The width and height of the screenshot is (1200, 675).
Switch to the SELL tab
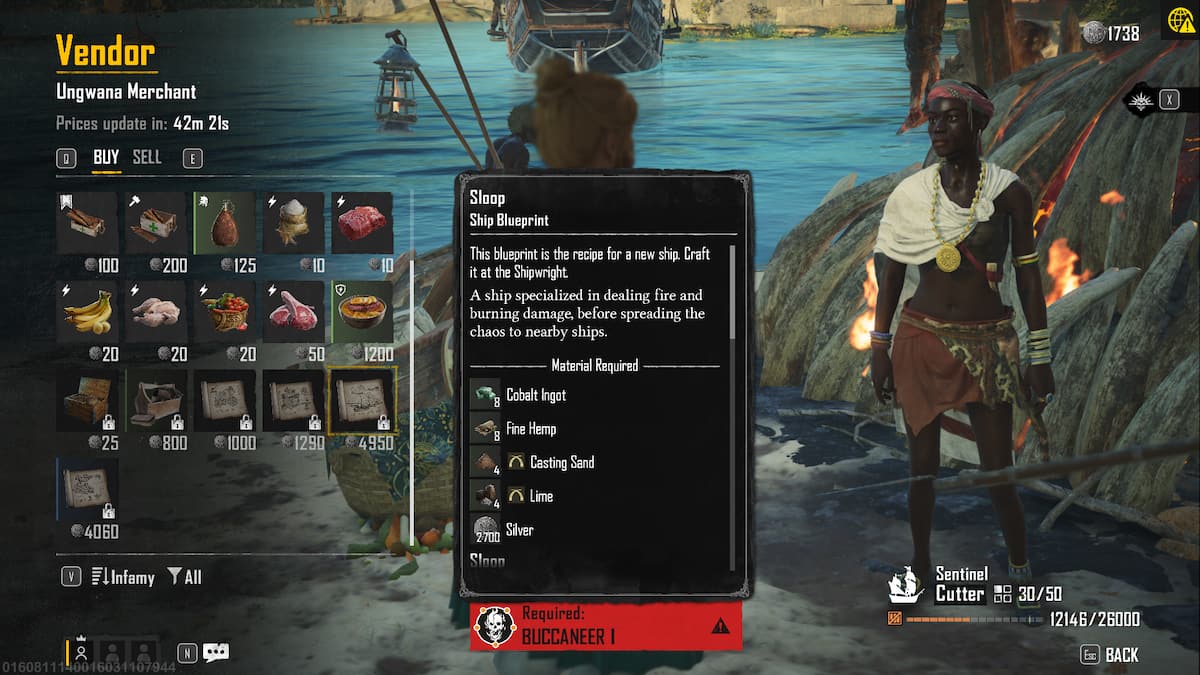147,157
